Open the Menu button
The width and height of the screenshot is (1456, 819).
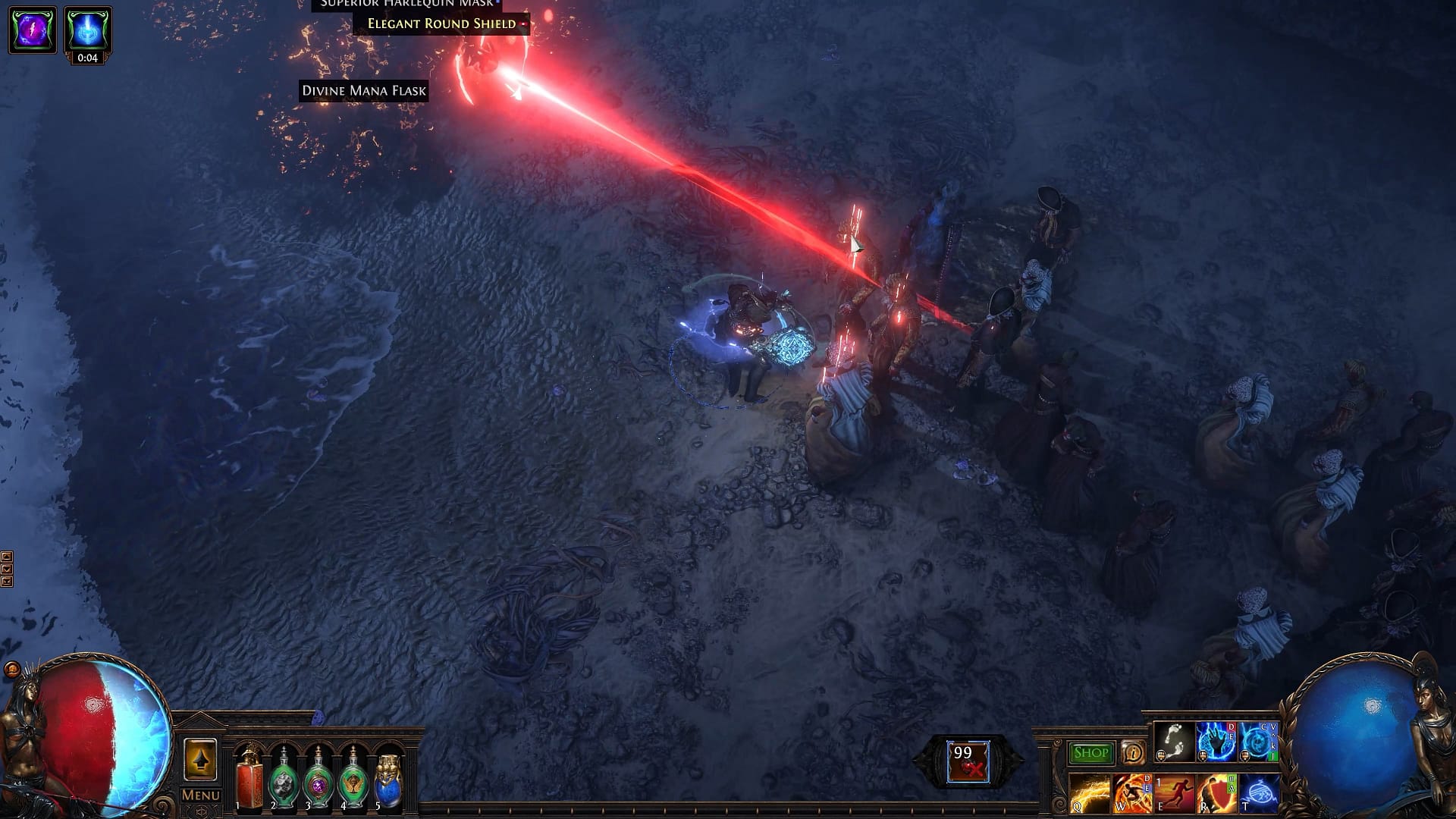[200, 795]
